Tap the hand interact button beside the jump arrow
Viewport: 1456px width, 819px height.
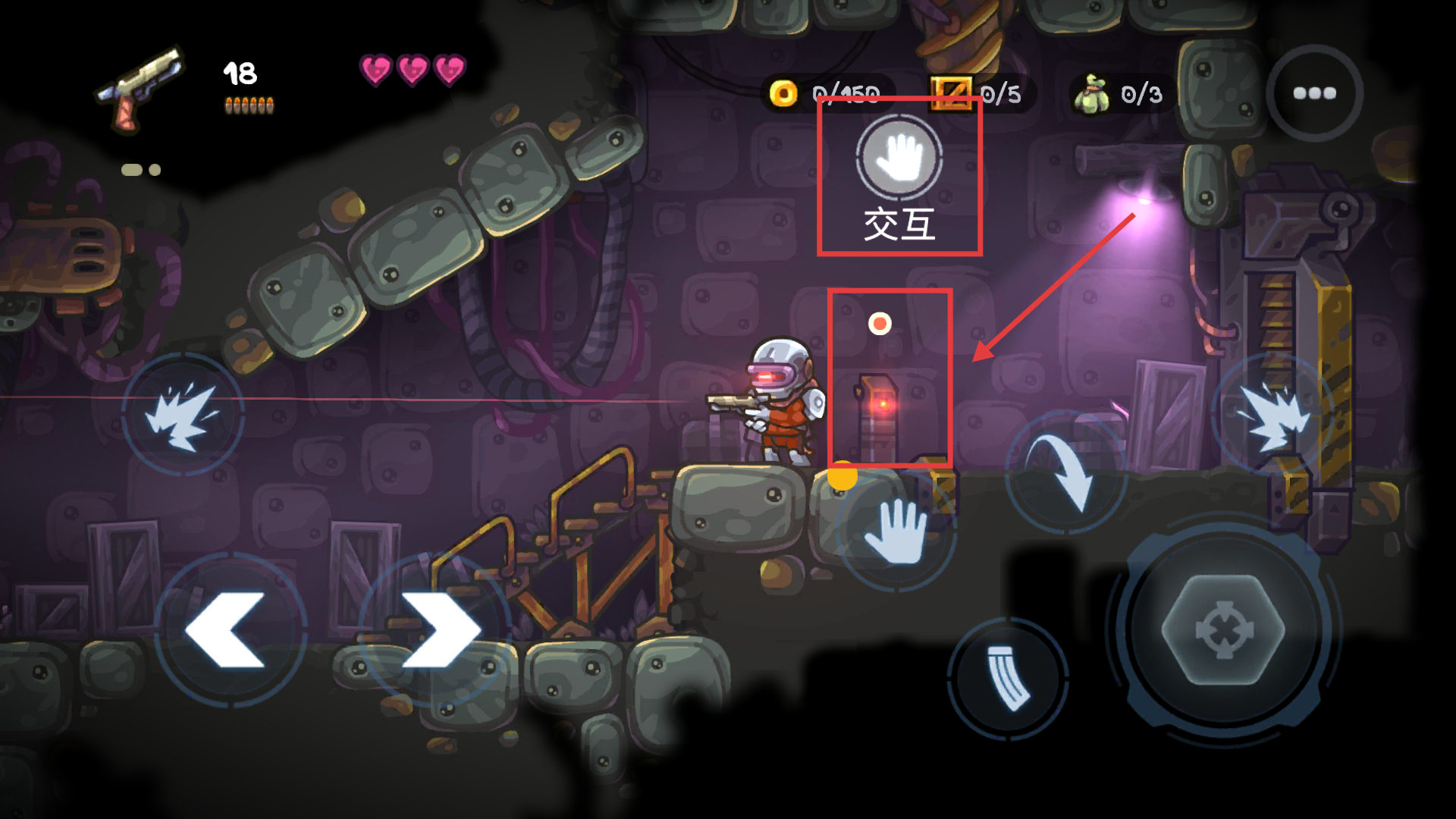896,530
